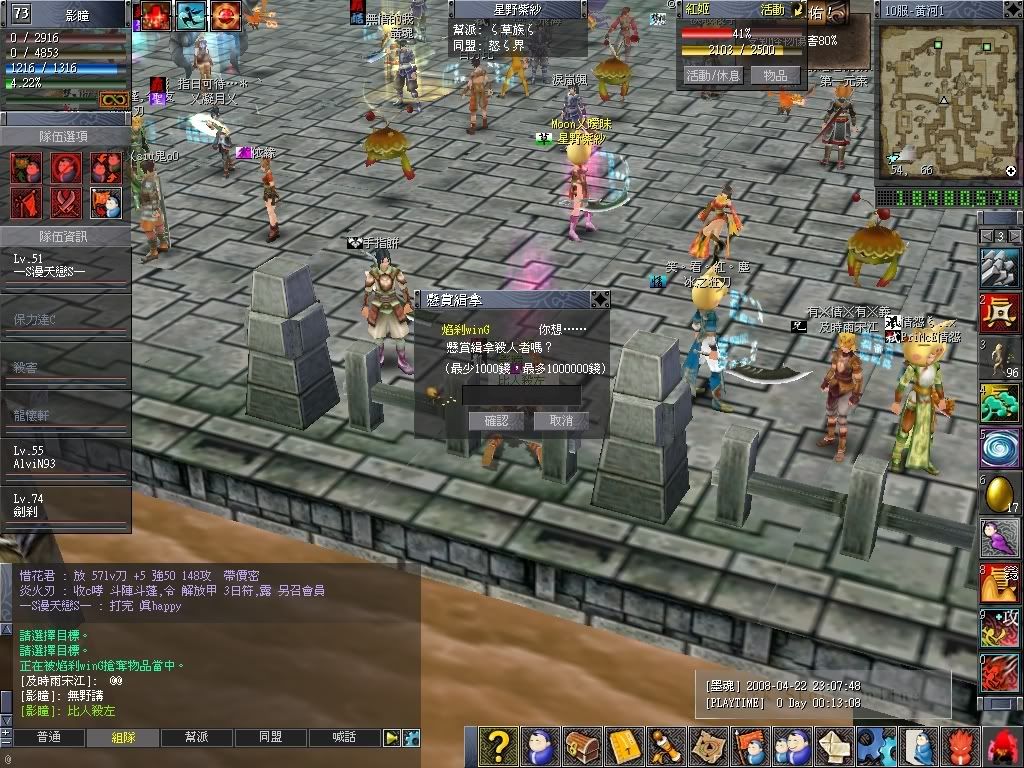Switch chat to the 普通 tab

click(48, 738)
